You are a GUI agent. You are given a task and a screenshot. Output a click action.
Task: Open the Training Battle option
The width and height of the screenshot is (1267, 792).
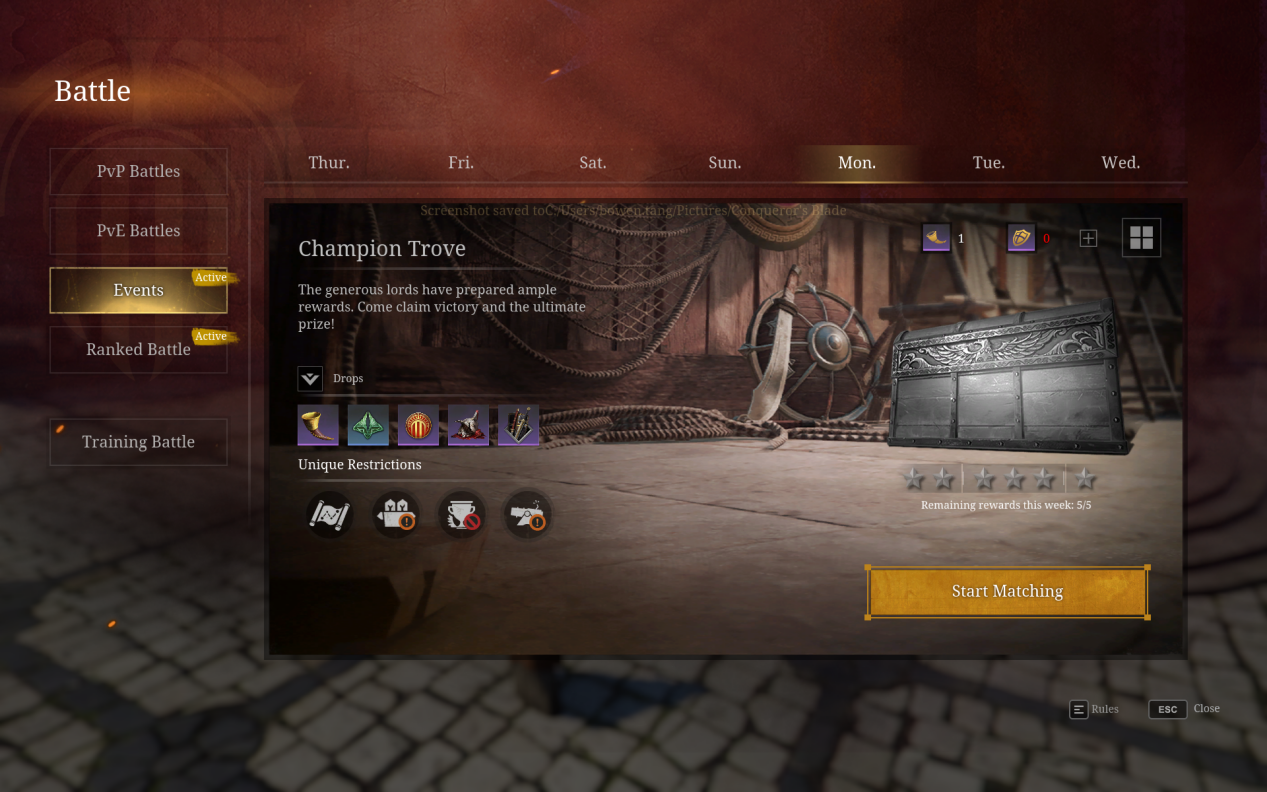[138, 442]
